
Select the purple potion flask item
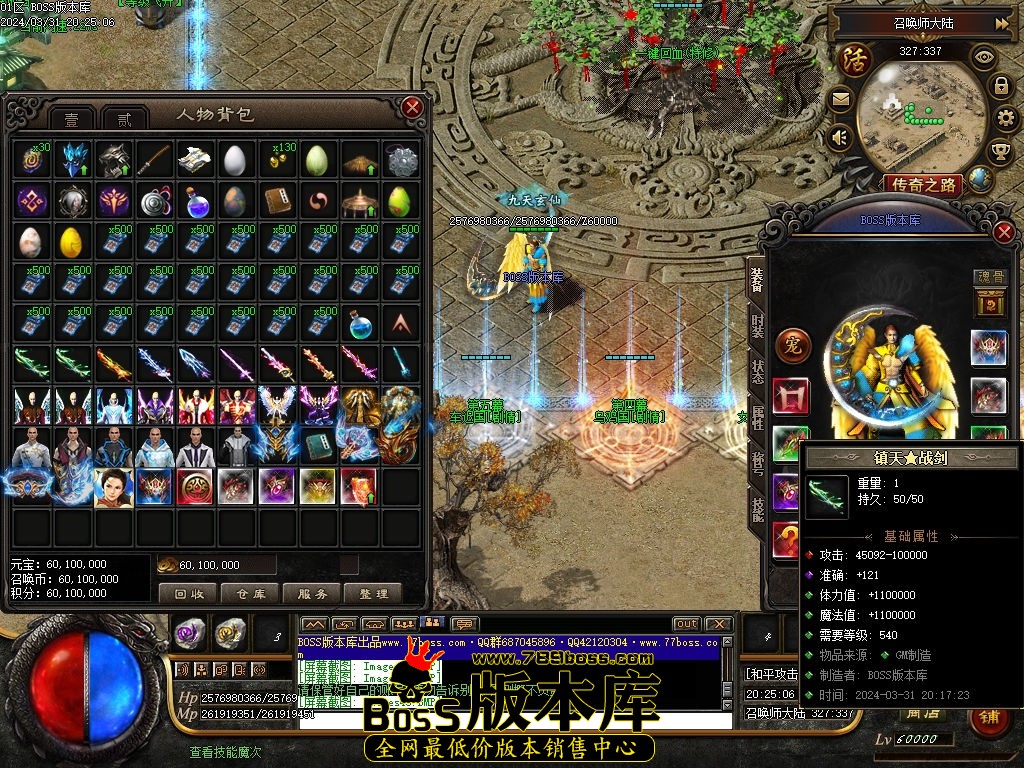(x=193, y=202)
